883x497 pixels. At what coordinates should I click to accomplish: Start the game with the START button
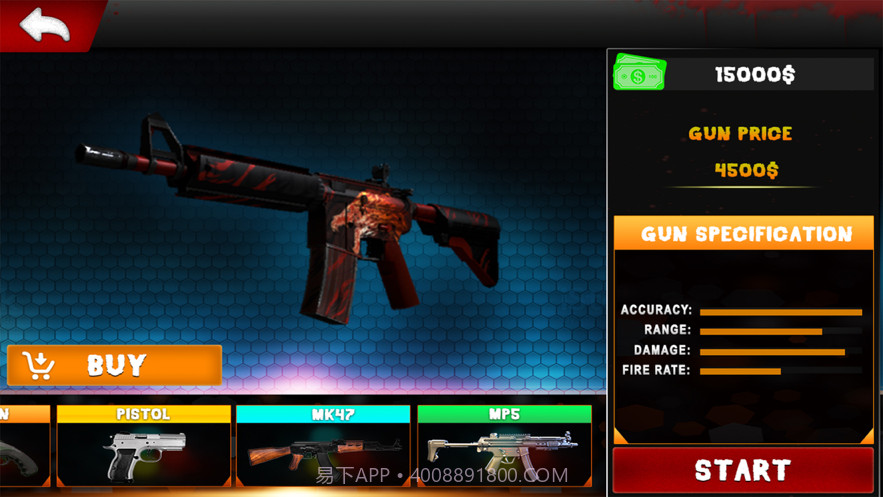(743, 470)
